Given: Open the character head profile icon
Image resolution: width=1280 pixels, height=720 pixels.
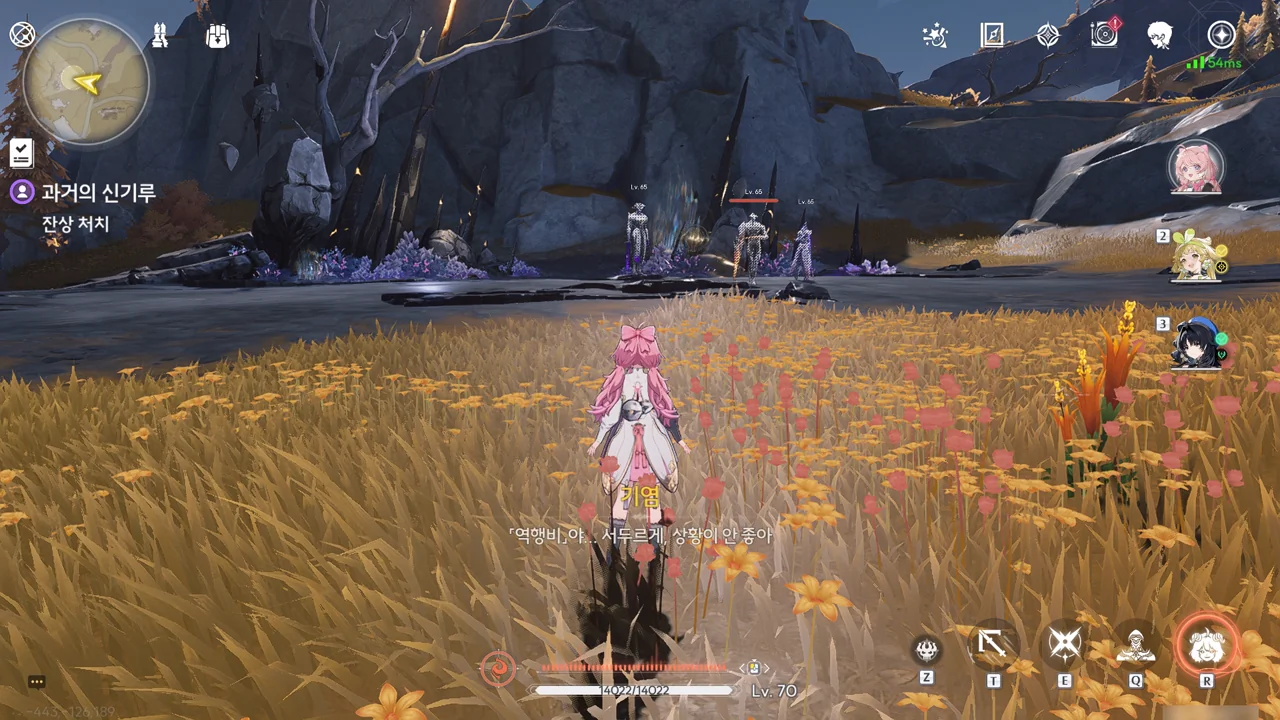Looking at the screenshot, I should tap(1160, 36).
